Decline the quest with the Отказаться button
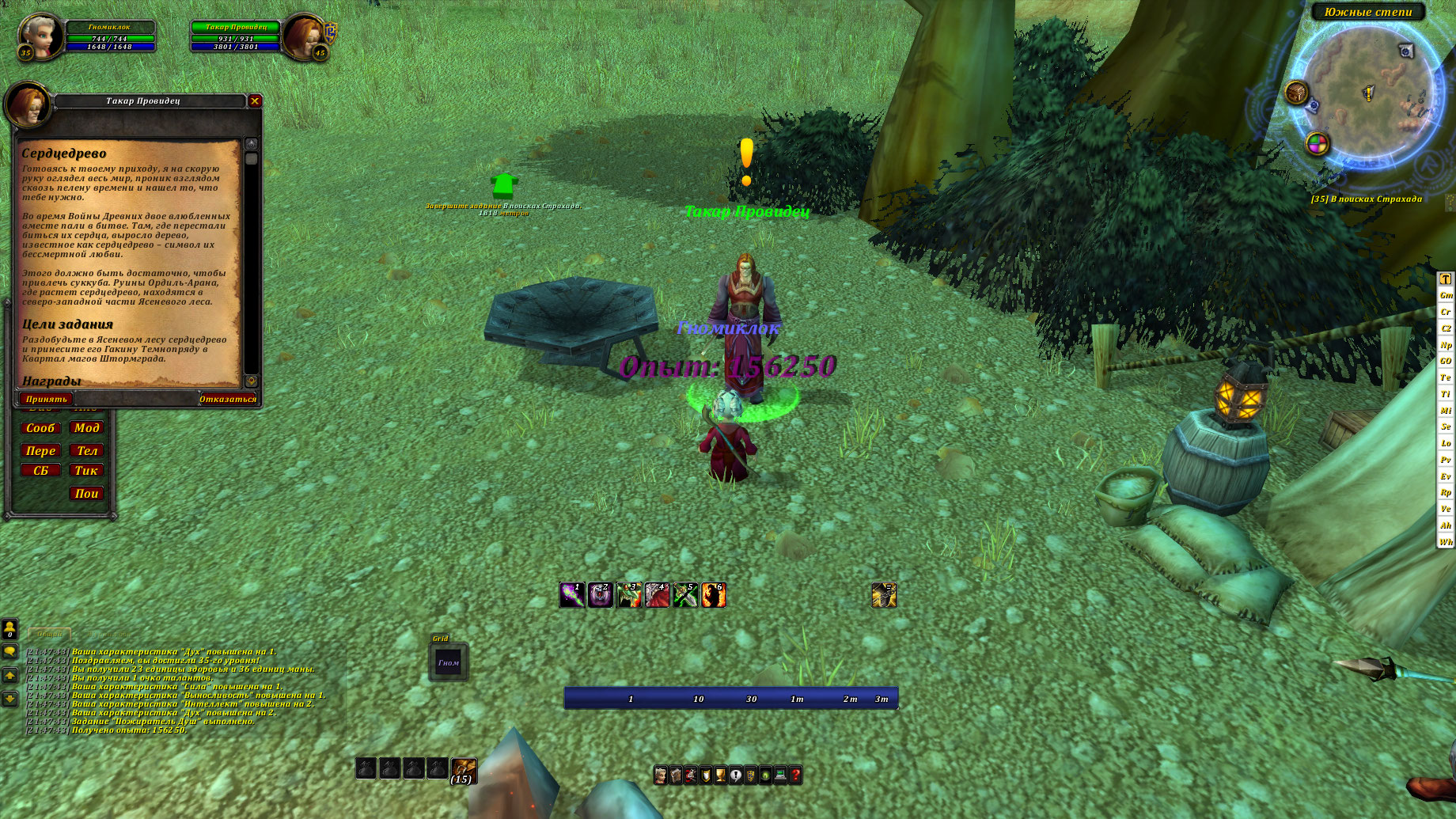This screenshot has height=819, width=1456. (x=227, y=399)
